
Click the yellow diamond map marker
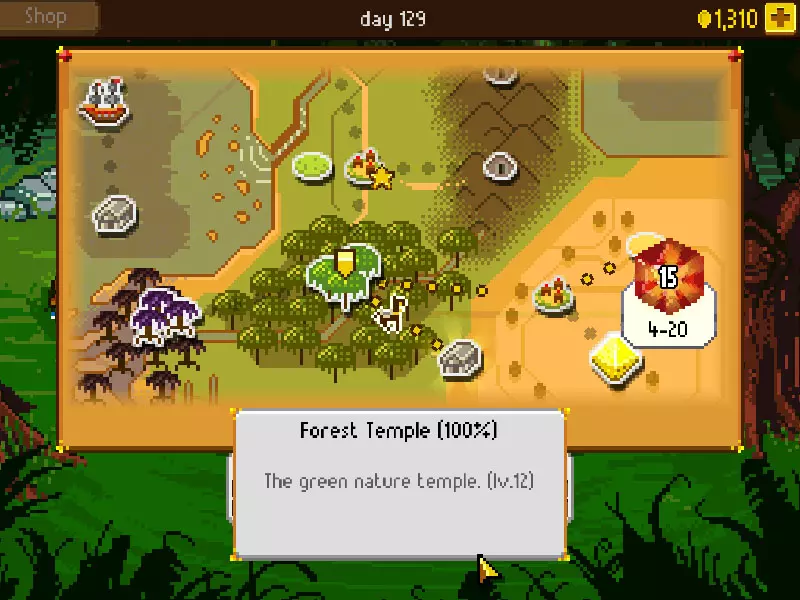[x=611, y=358]
